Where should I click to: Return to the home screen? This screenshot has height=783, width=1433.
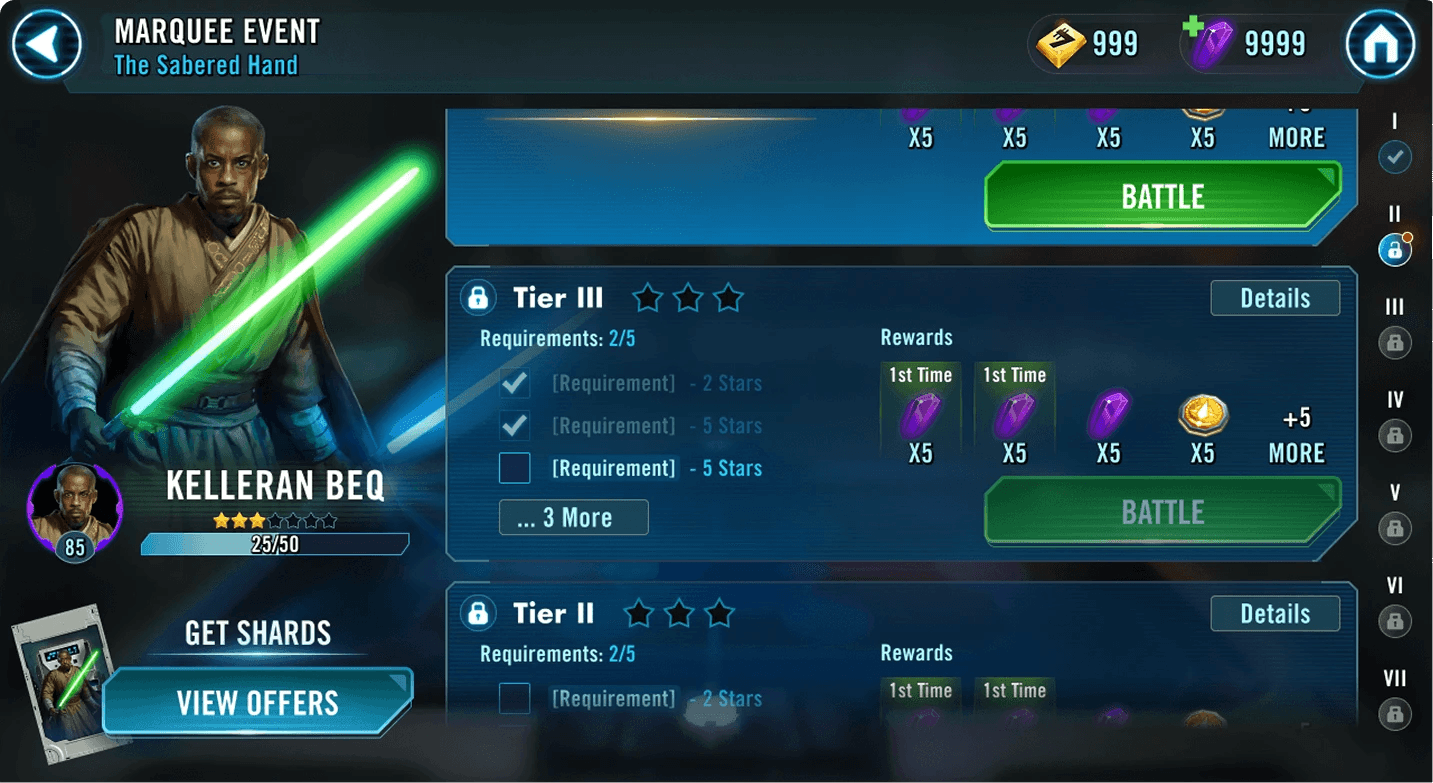(1380, 45)
